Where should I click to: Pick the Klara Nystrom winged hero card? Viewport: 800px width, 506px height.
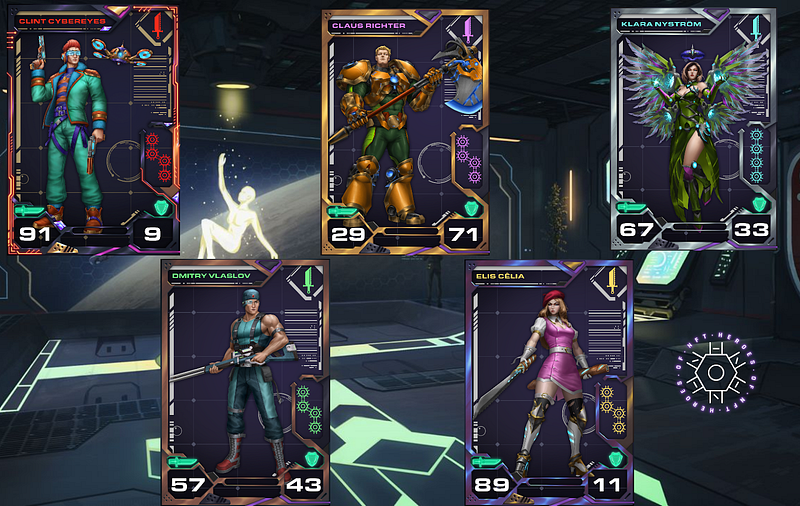coord(694,129)
